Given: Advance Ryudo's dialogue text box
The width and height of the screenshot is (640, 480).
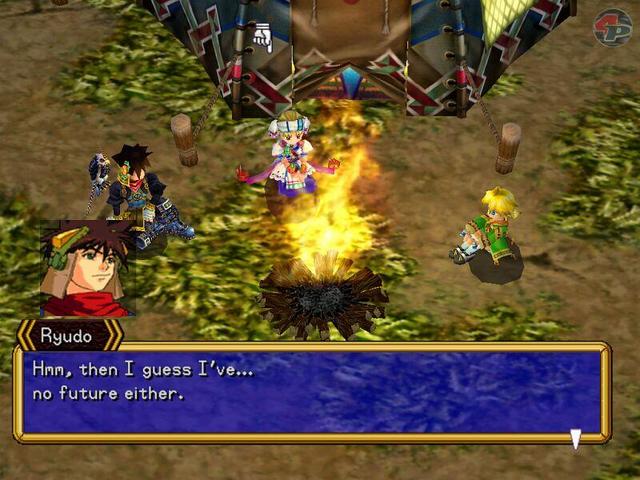Looking at the screenshot, I should click(x=310, y=392).
